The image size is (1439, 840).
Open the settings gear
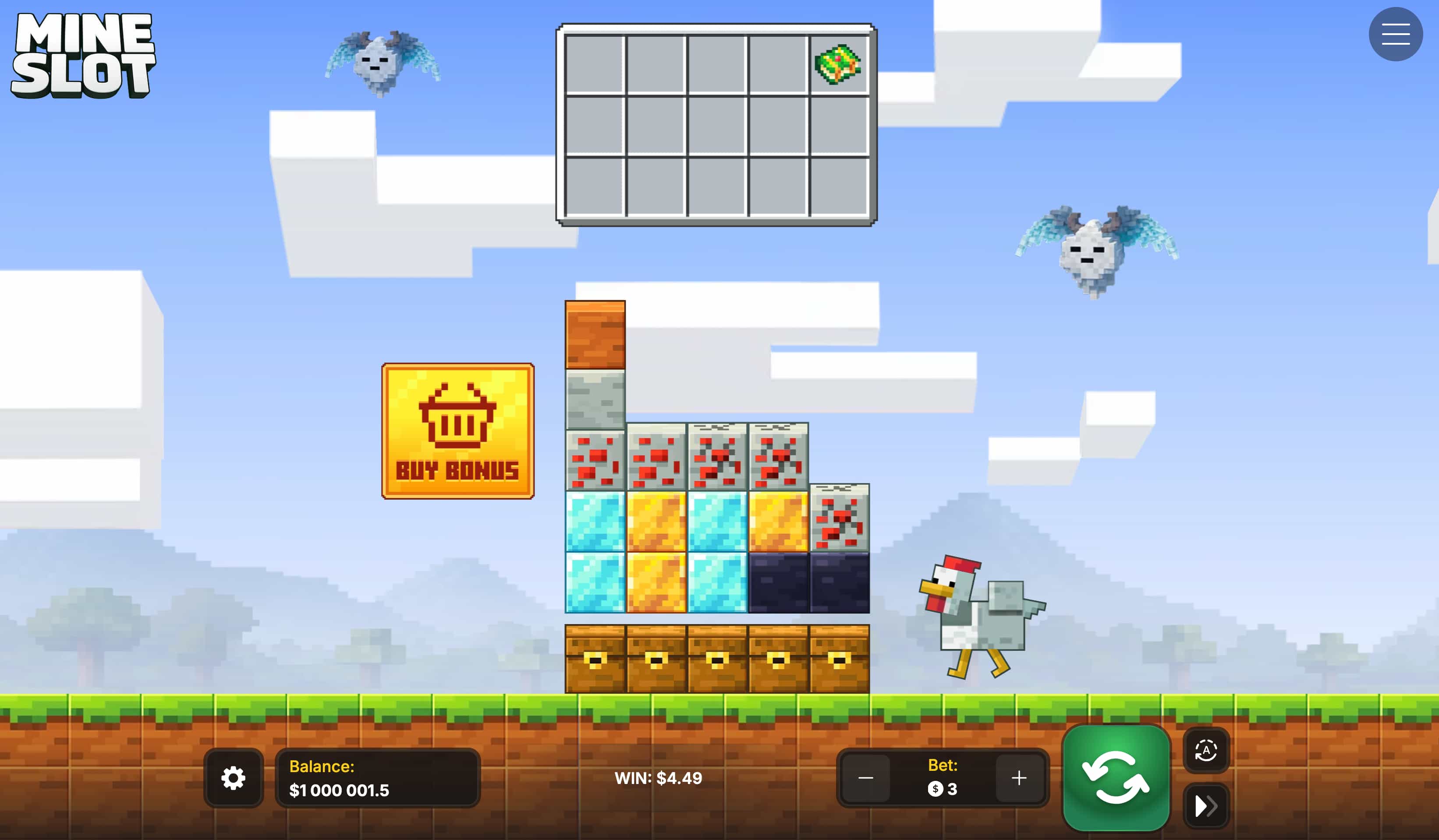(x=234, y=778)
